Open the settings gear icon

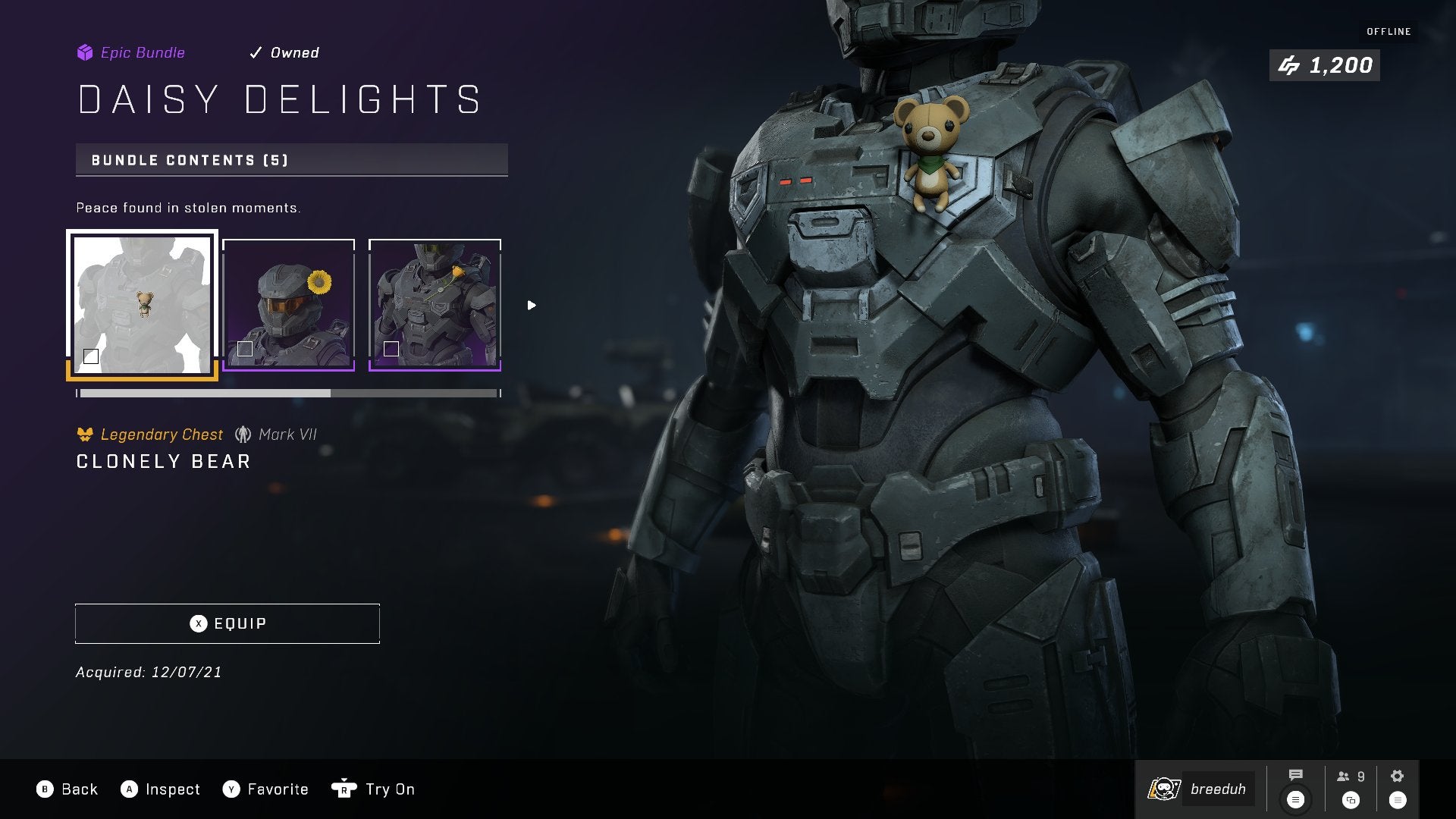[x=1396, y=775]
